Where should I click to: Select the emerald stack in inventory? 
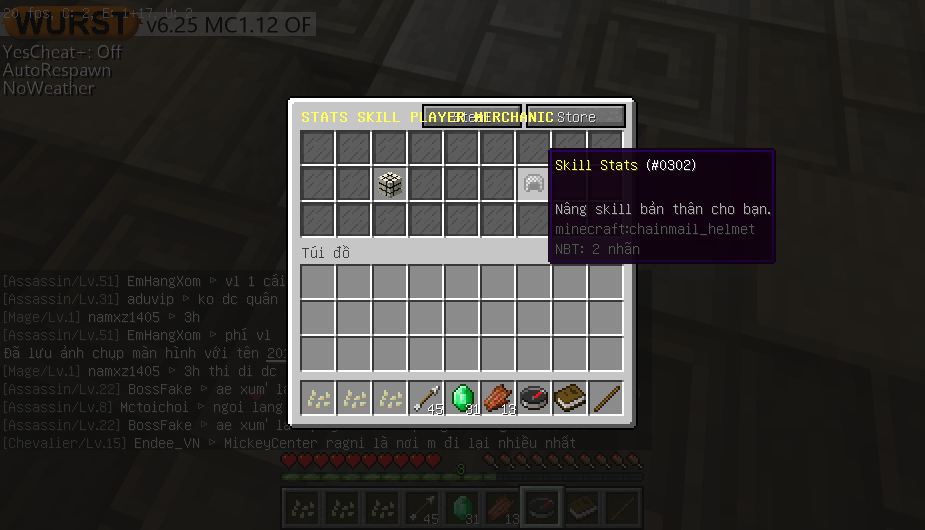point(462,398)
